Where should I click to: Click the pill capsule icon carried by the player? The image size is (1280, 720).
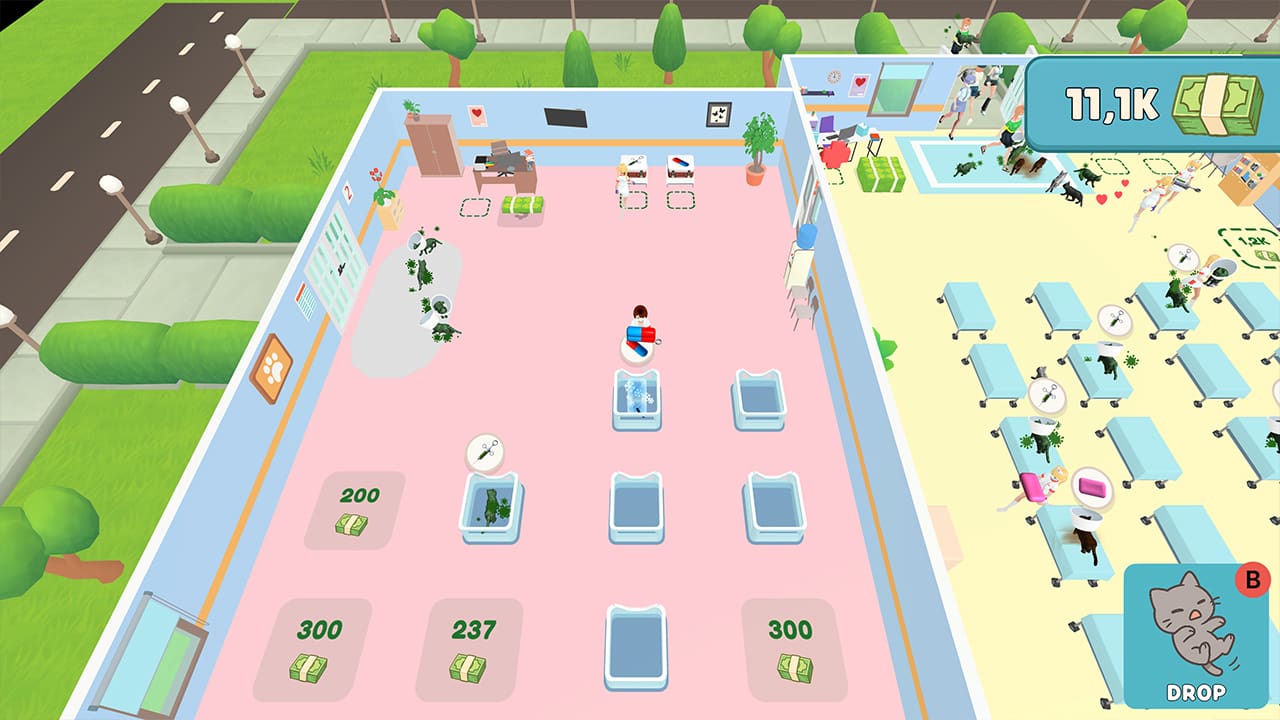[x=640, y=334]
